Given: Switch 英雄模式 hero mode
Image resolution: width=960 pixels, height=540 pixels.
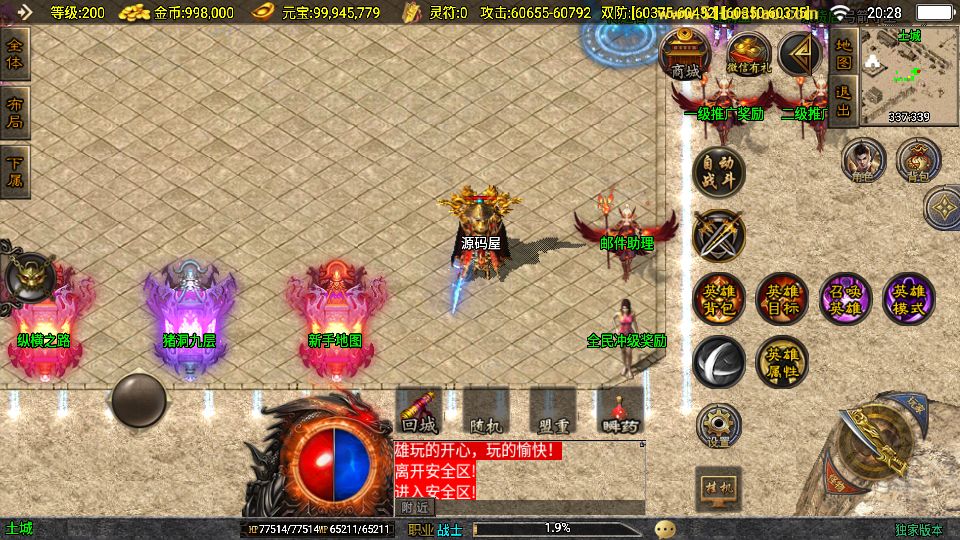Looking at the screenshot, I should tap(908, 298).
